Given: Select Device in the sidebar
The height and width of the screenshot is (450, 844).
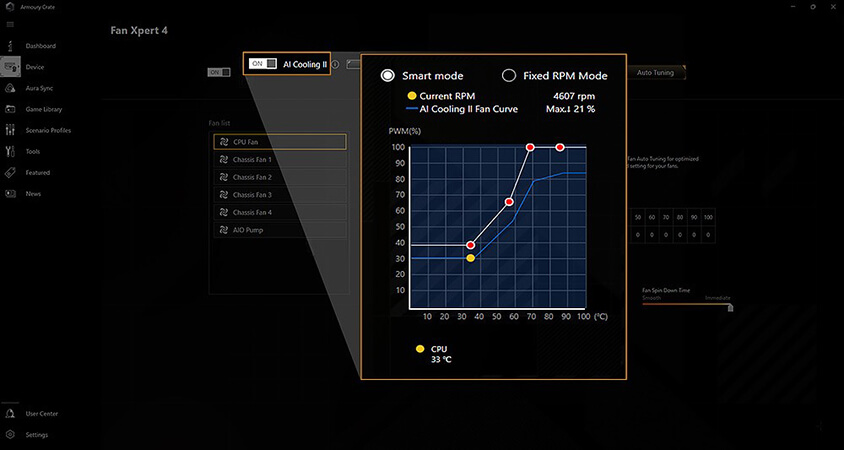Looking at the screenshot, I should tap(34, 67).
